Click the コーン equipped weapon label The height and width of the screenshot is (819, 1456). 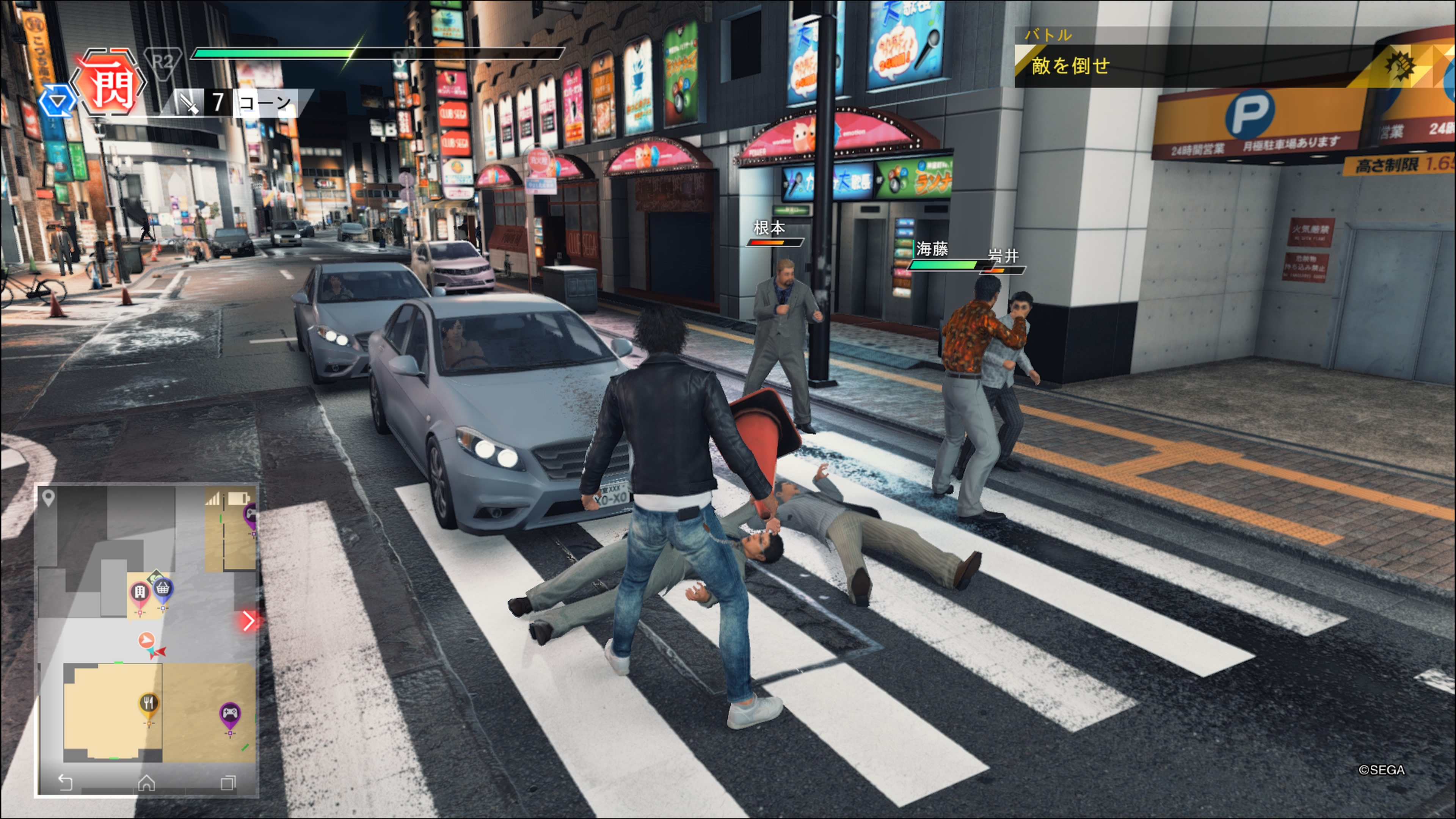click(x=265, y=103)
